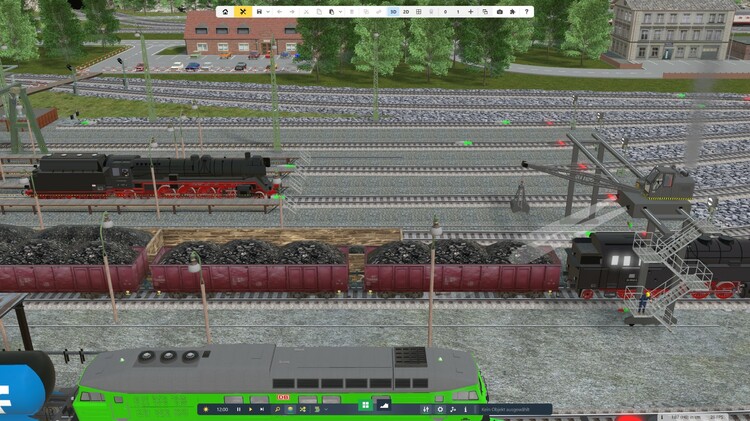Open the camera screenshot tool
The height and width of the screenshot is (421, 750).
coord(499,12)
